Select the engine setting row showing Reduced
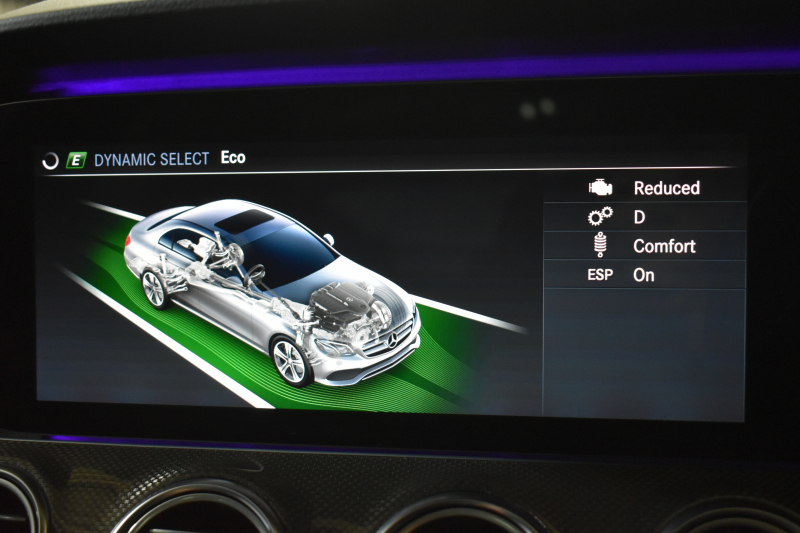Image resolution: width=800 pixels, height=533 pixels. tap(645, 188)
